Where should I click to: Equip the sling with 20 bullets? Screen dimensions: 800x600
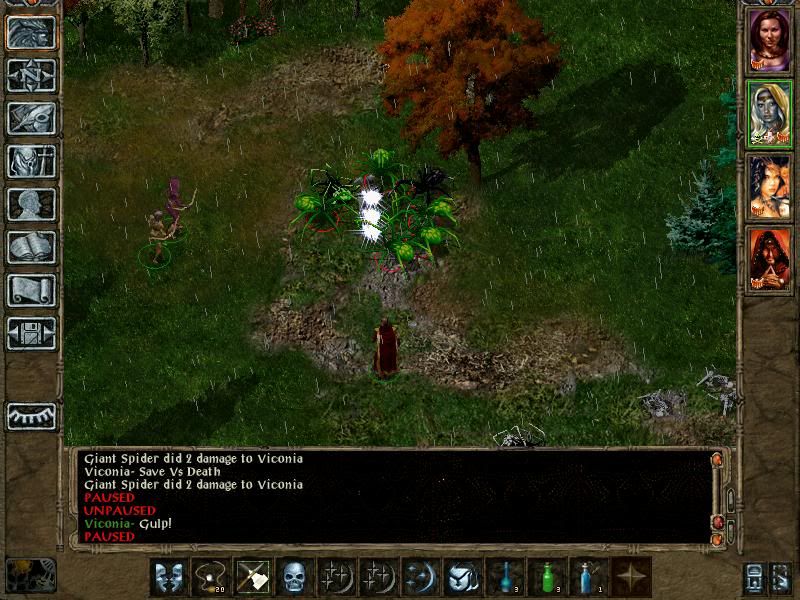click(211, 576)
